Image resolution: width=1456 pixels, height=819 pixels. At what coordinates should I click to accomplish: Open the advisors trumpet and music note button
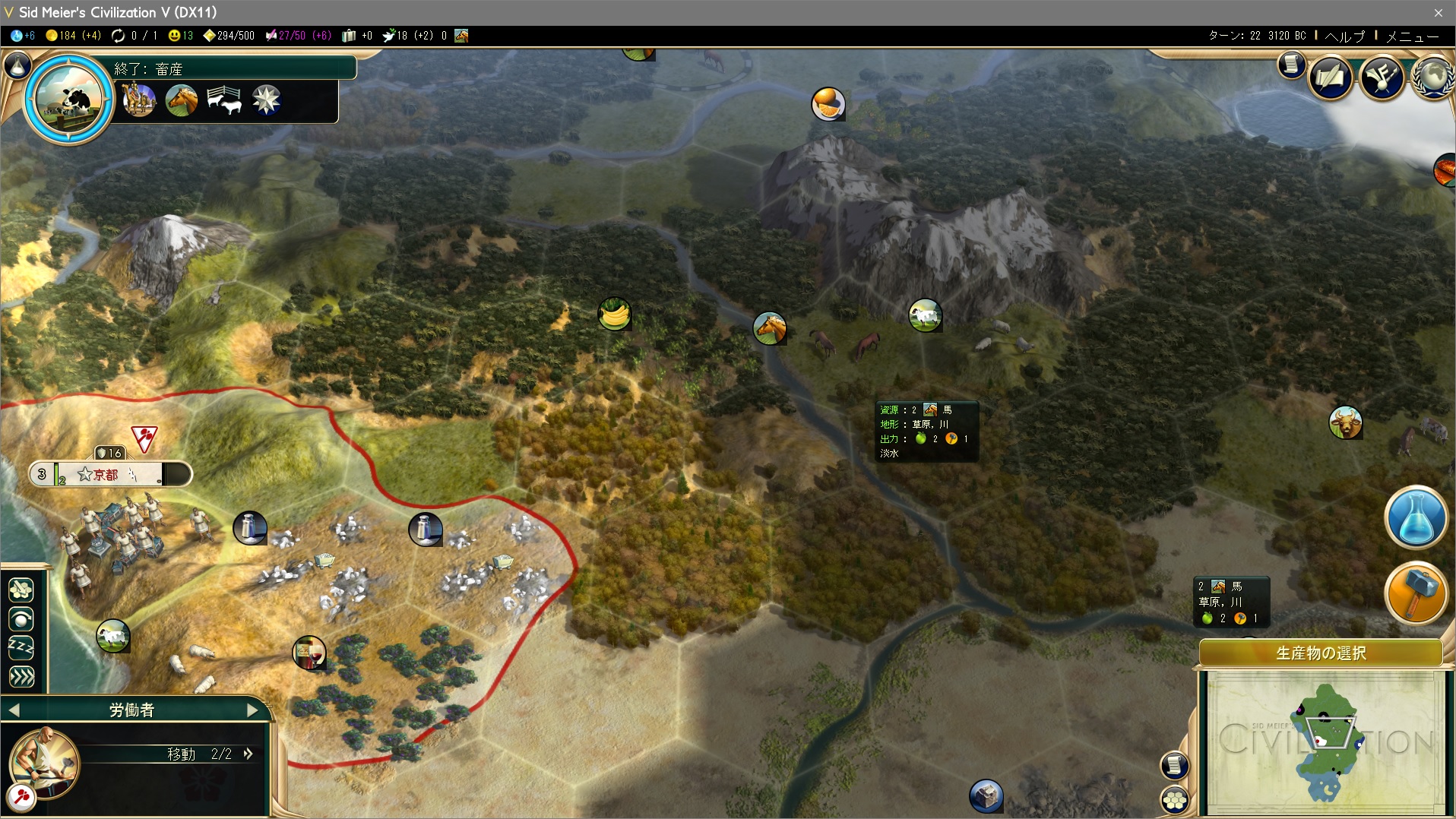1382,77
